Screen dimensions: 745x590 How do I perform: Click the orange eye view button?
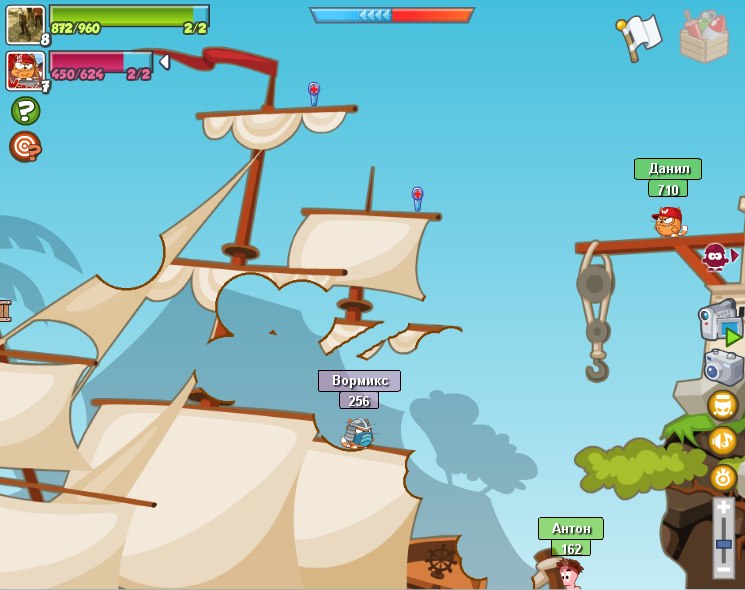tap(722, 477)
